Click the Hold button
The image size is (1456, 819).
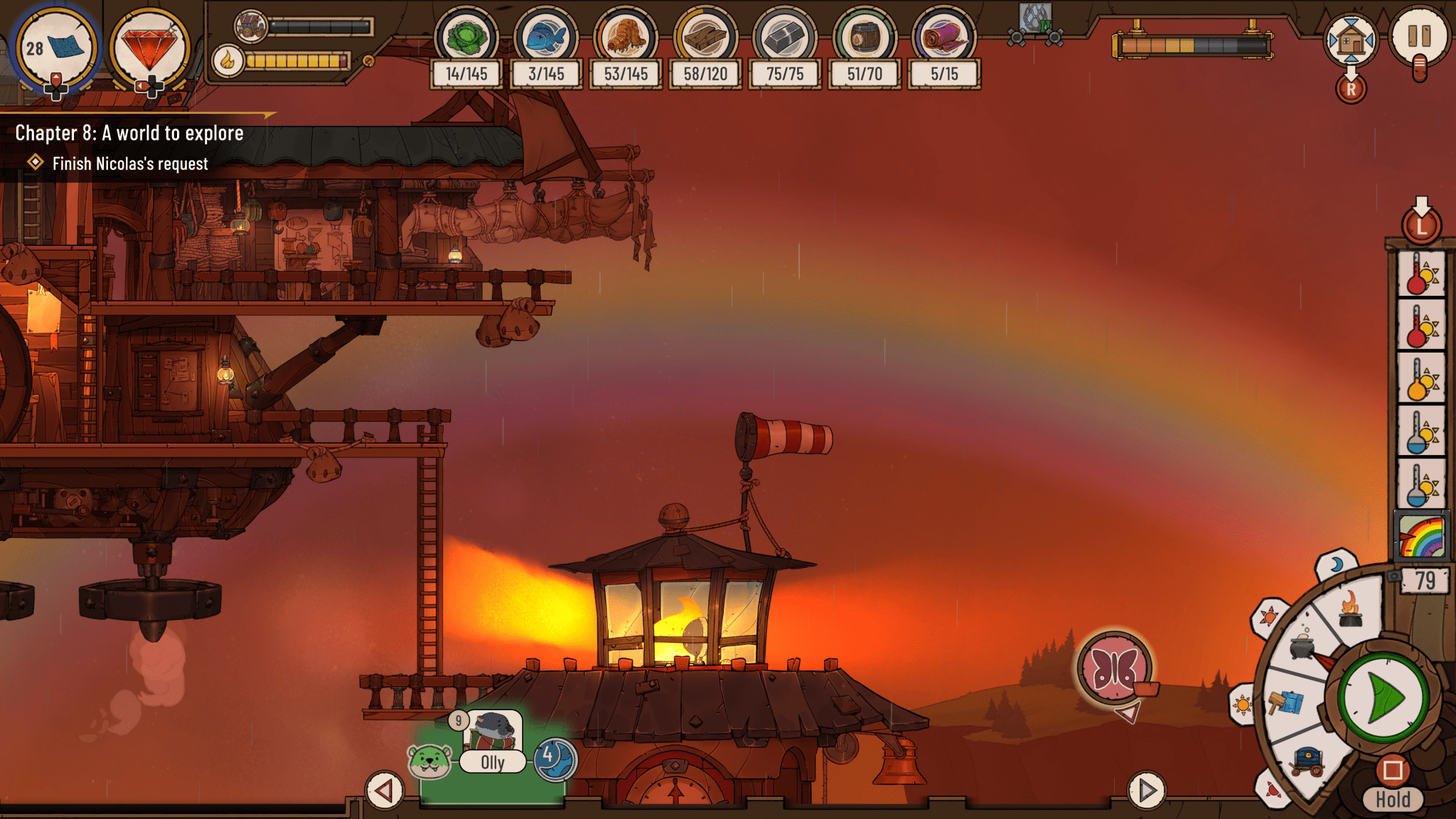[1392, 799]
